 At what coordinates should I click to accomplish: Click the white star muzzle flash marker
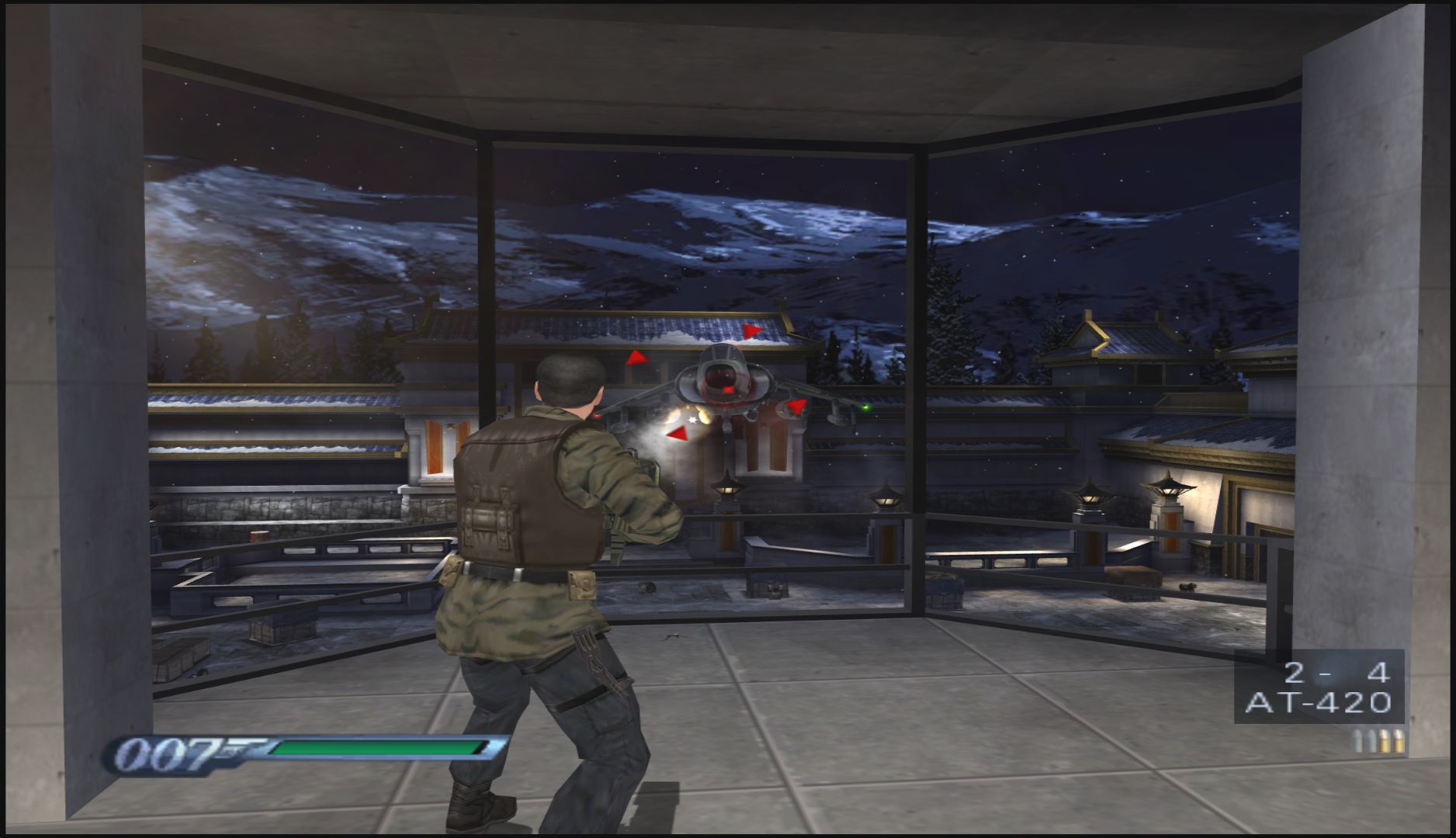coord(692,420)
